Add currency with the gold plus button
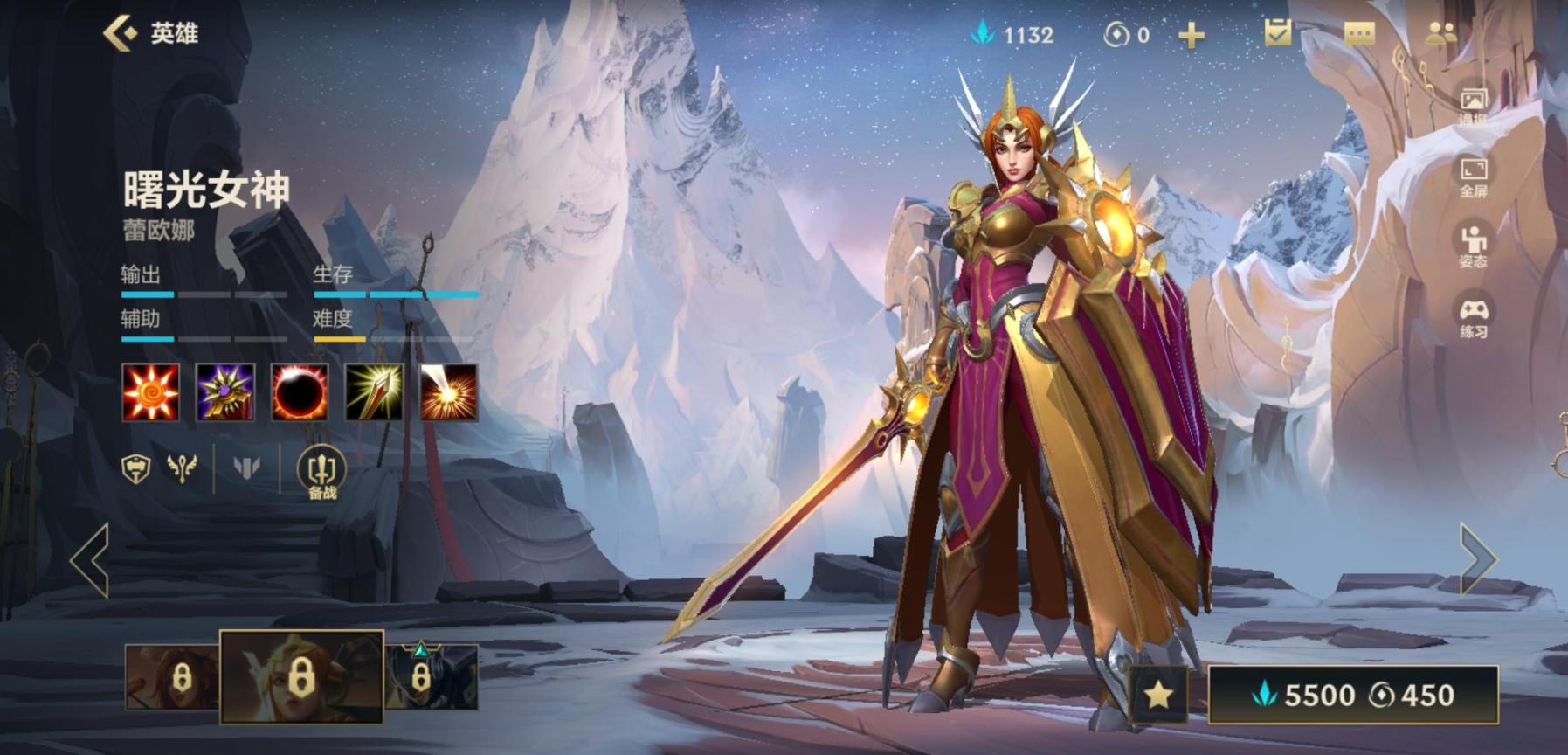 point(1191,36)
